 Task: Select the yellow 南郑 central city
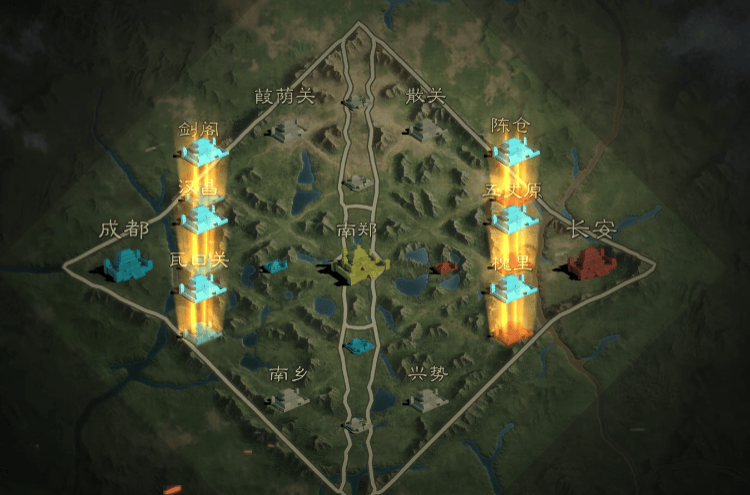click(361, 265)
